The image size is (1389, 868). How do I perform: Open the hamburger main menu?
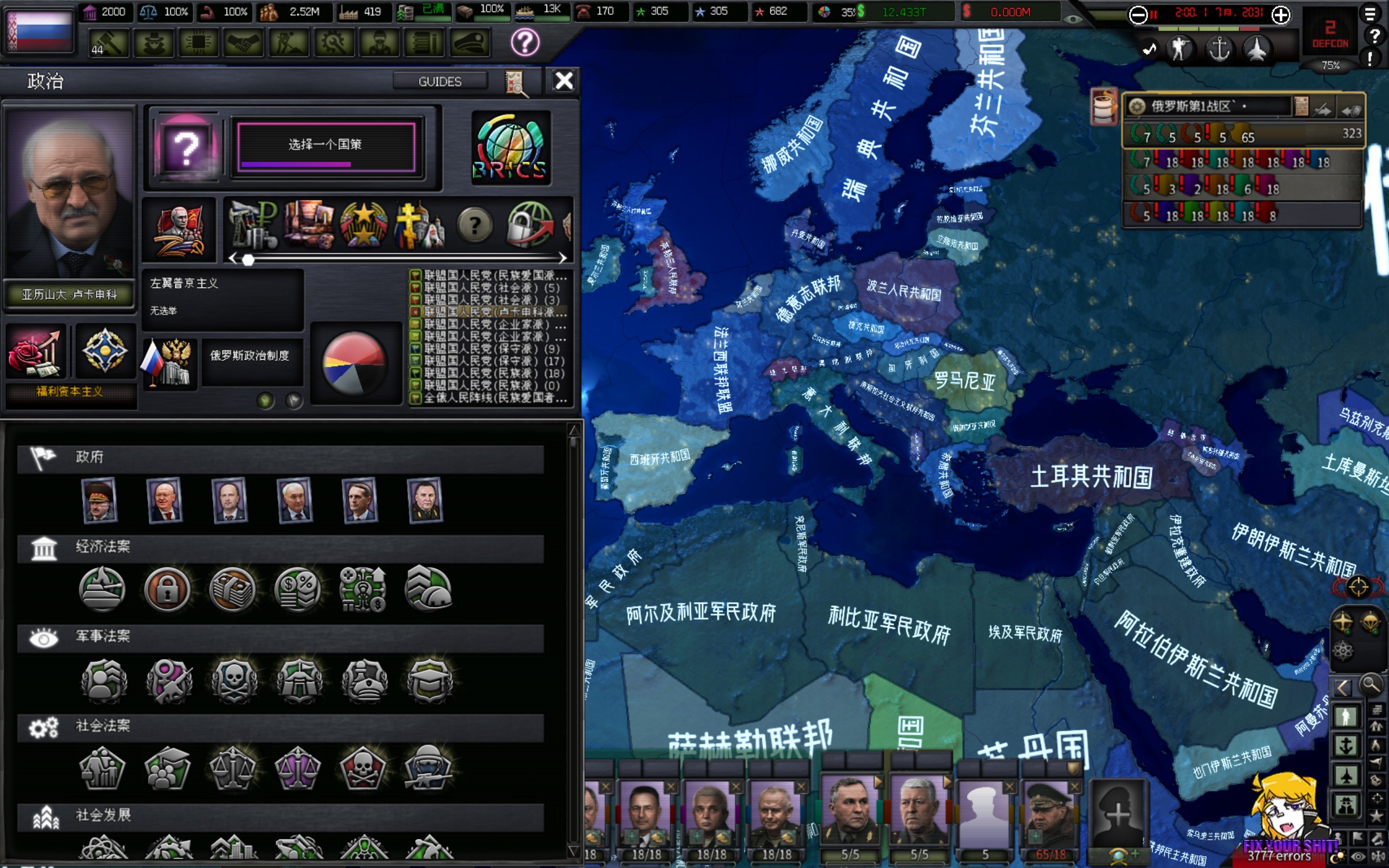(1370, 12)
